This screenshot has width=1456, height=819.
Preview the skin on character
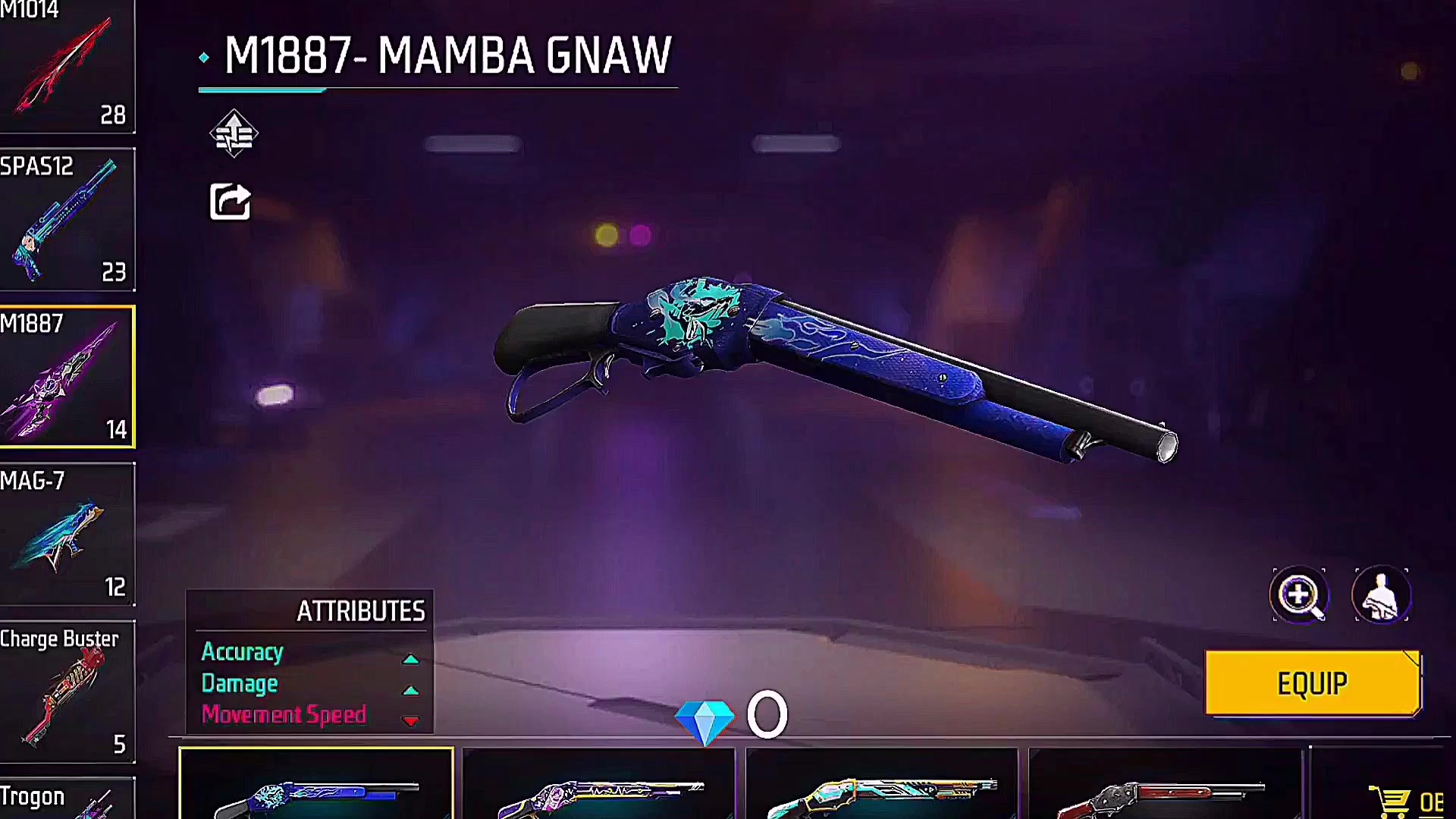point(1381,595)
